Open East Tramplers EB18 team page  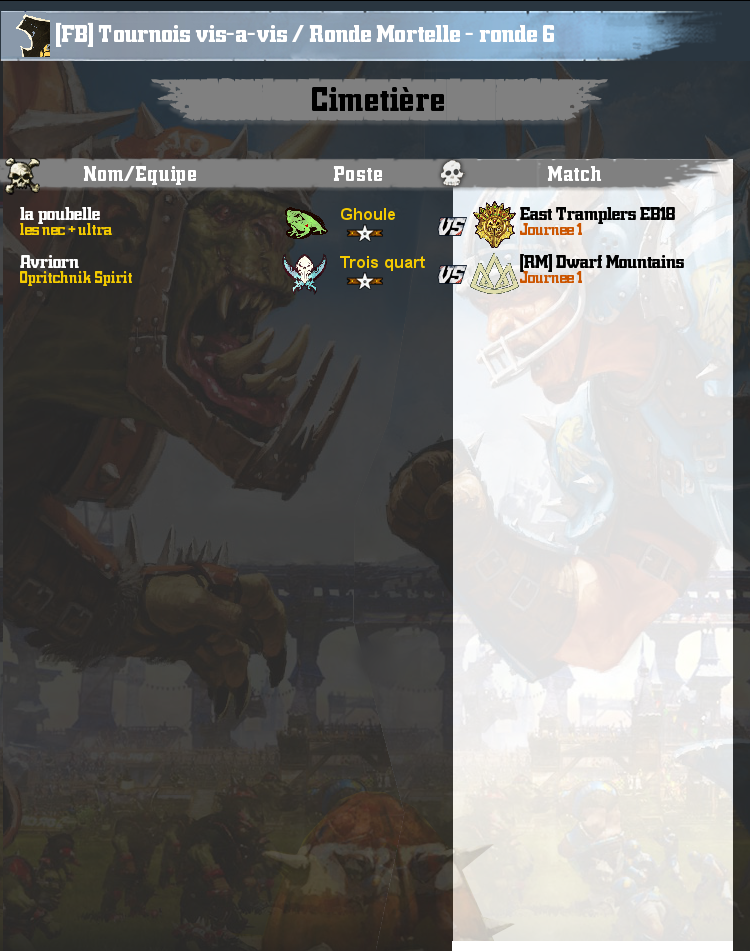tap(597, 214)
